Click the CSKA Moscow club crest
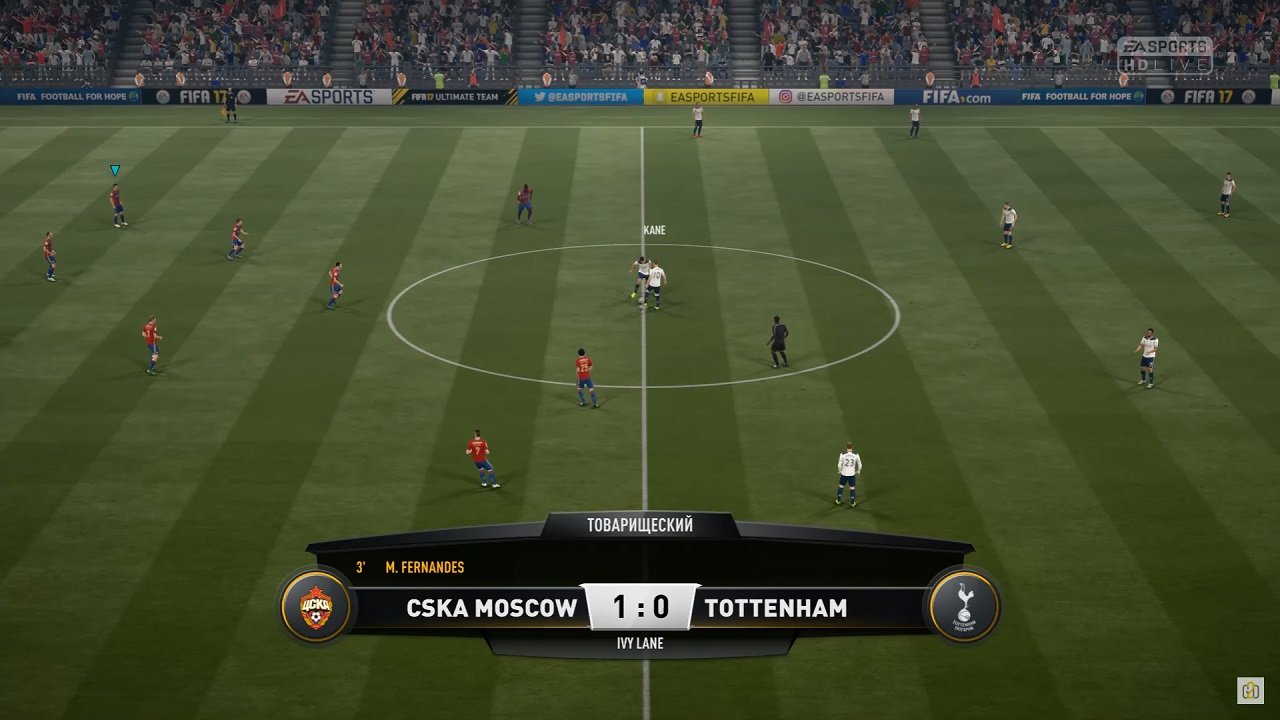The height and width of the screenshot is (720, 1280). coord(314,605)
